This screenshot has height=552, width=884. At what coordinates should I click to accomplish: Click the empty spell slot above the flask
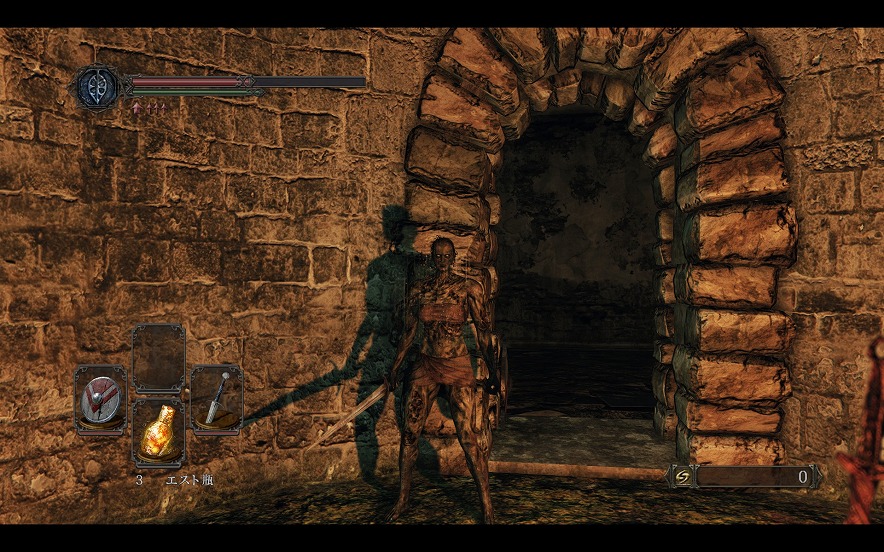(x=159, y=360)
